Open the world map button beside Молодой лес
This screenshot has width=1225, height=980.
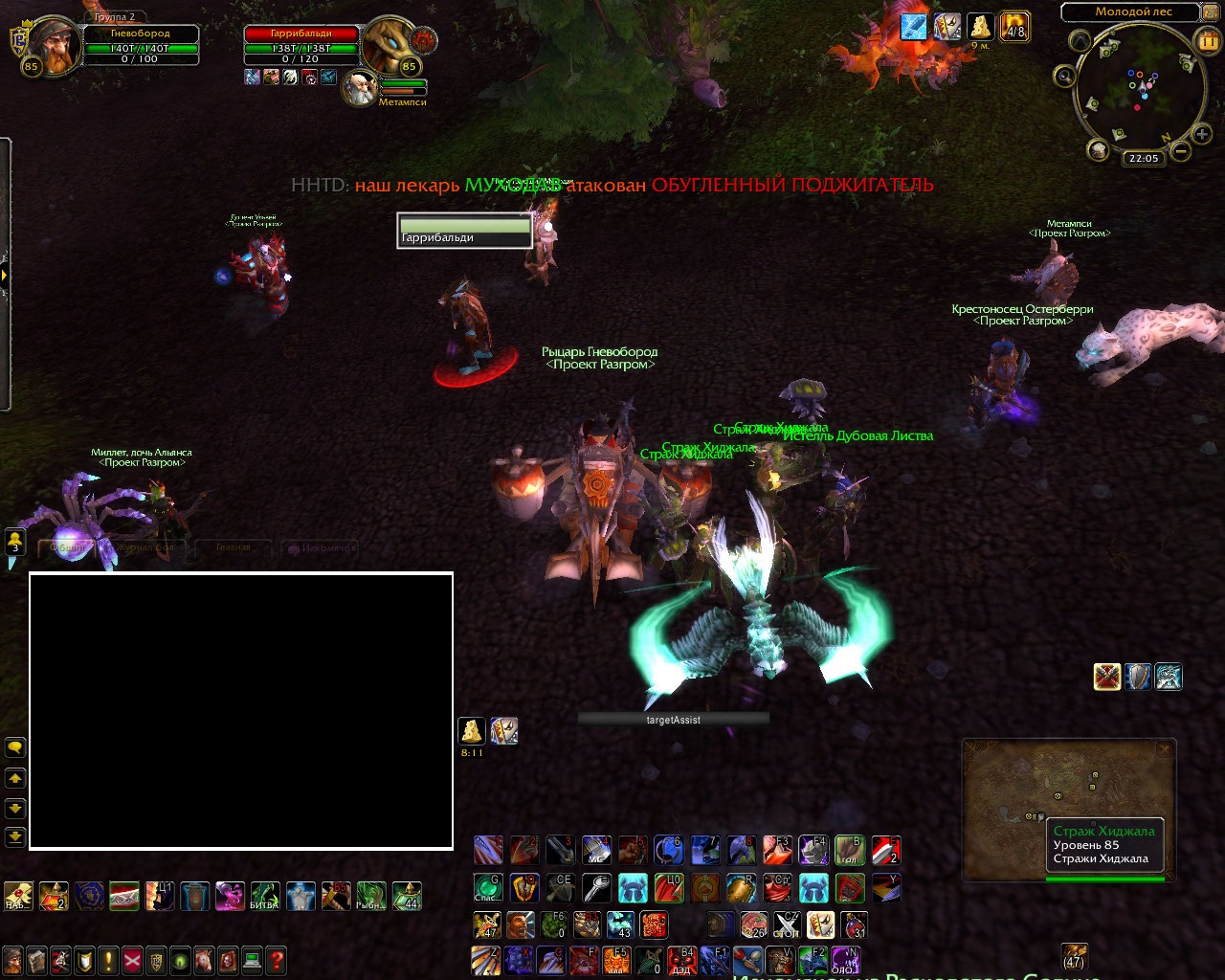1212,12
